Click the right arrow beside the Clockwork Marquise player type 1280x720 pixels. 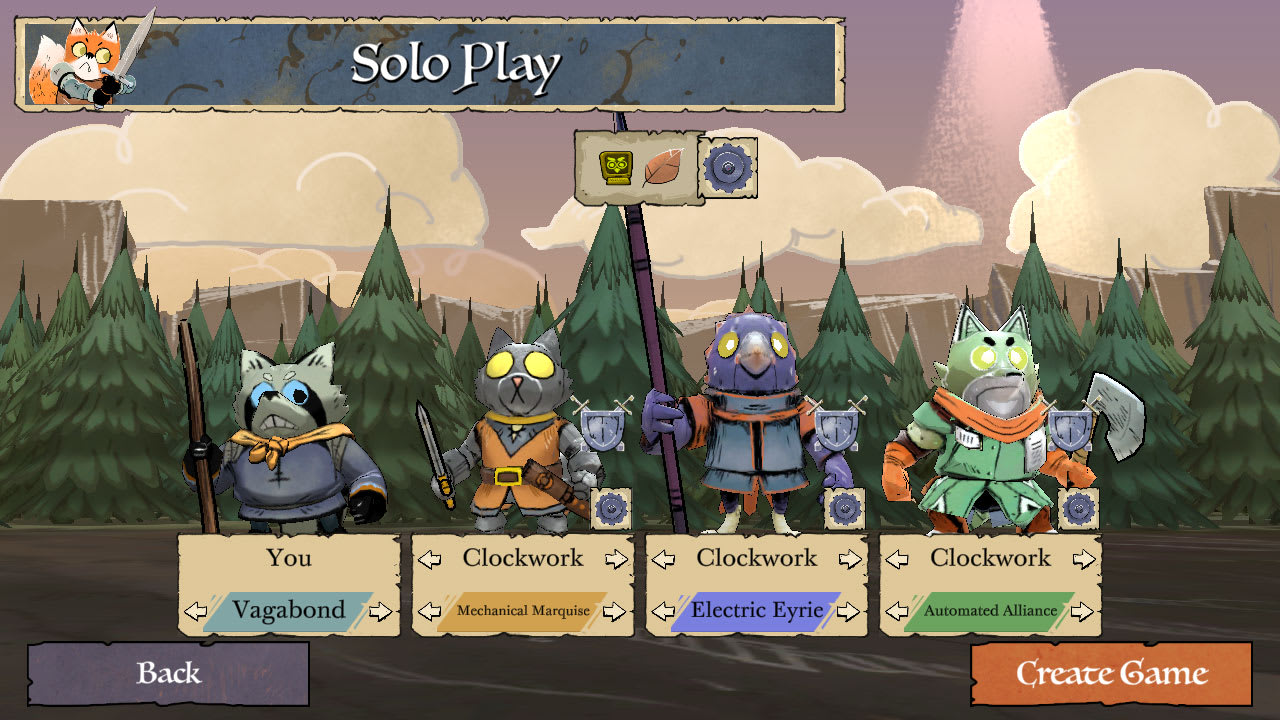[615, 559]
